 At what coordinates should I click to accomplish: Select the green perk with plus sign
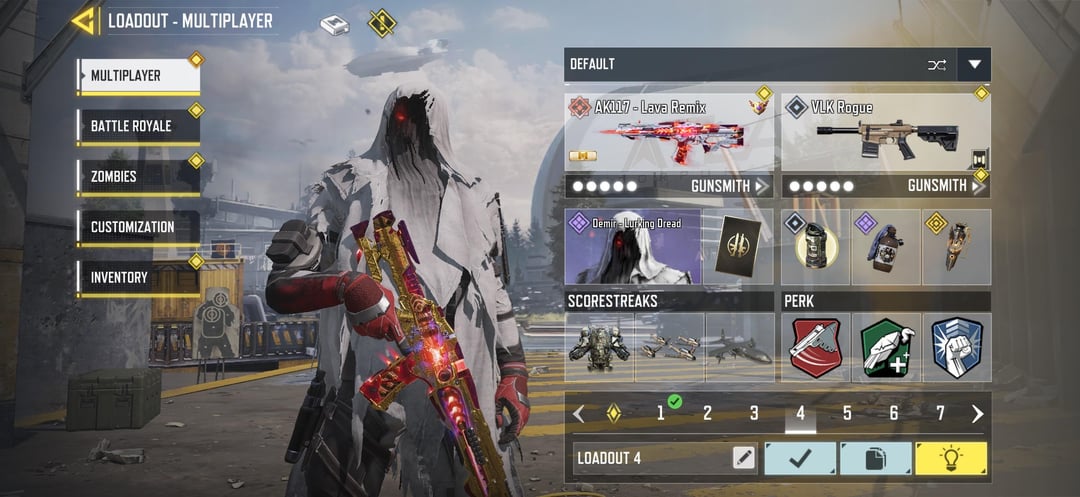[886, 347]
